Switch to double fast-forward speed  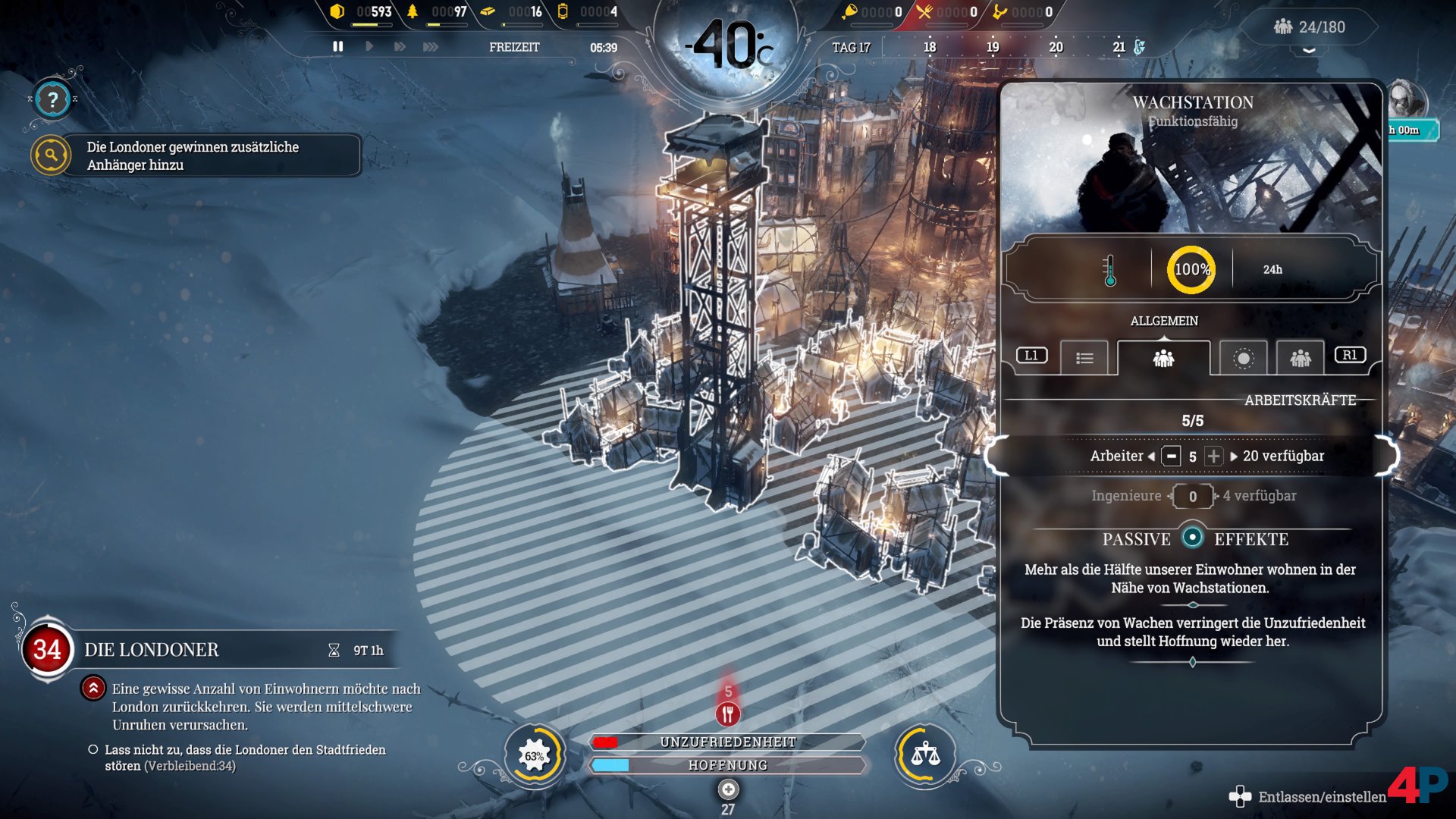(x=399, y=46)
